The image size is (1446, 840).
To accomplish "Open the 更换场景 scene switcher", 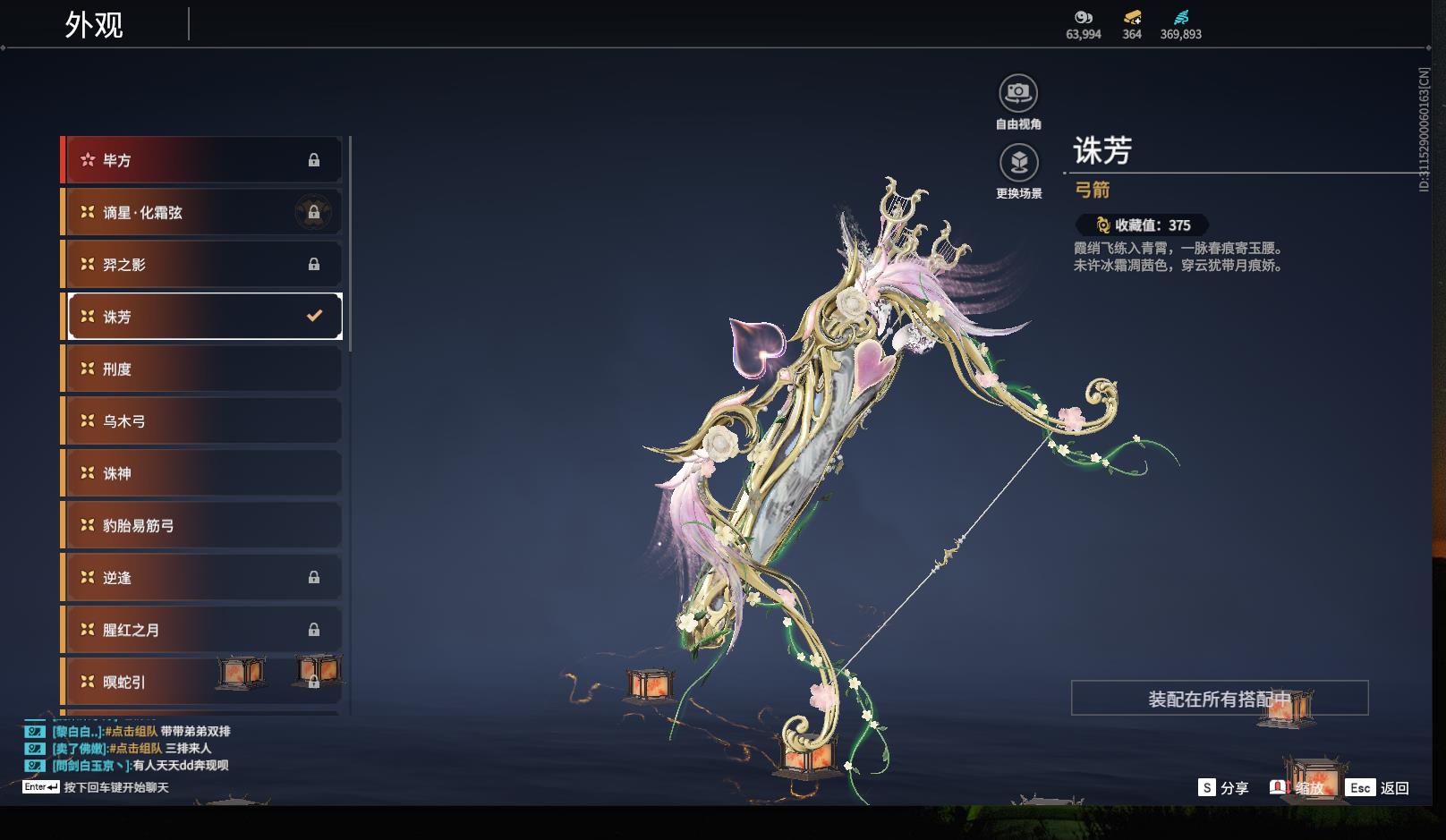I will pyautogui.click(x=1018, y=163).
